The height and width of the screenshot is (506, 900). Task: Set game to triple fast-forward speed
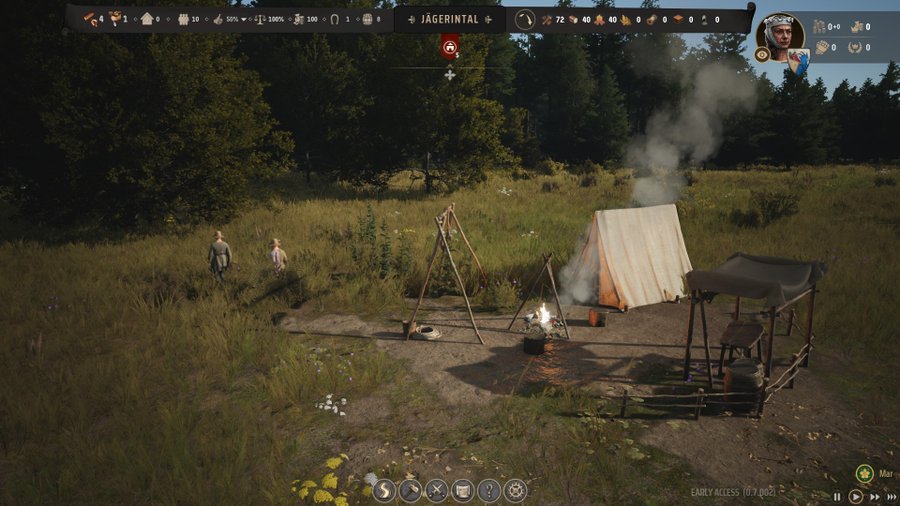click(891, 496)
